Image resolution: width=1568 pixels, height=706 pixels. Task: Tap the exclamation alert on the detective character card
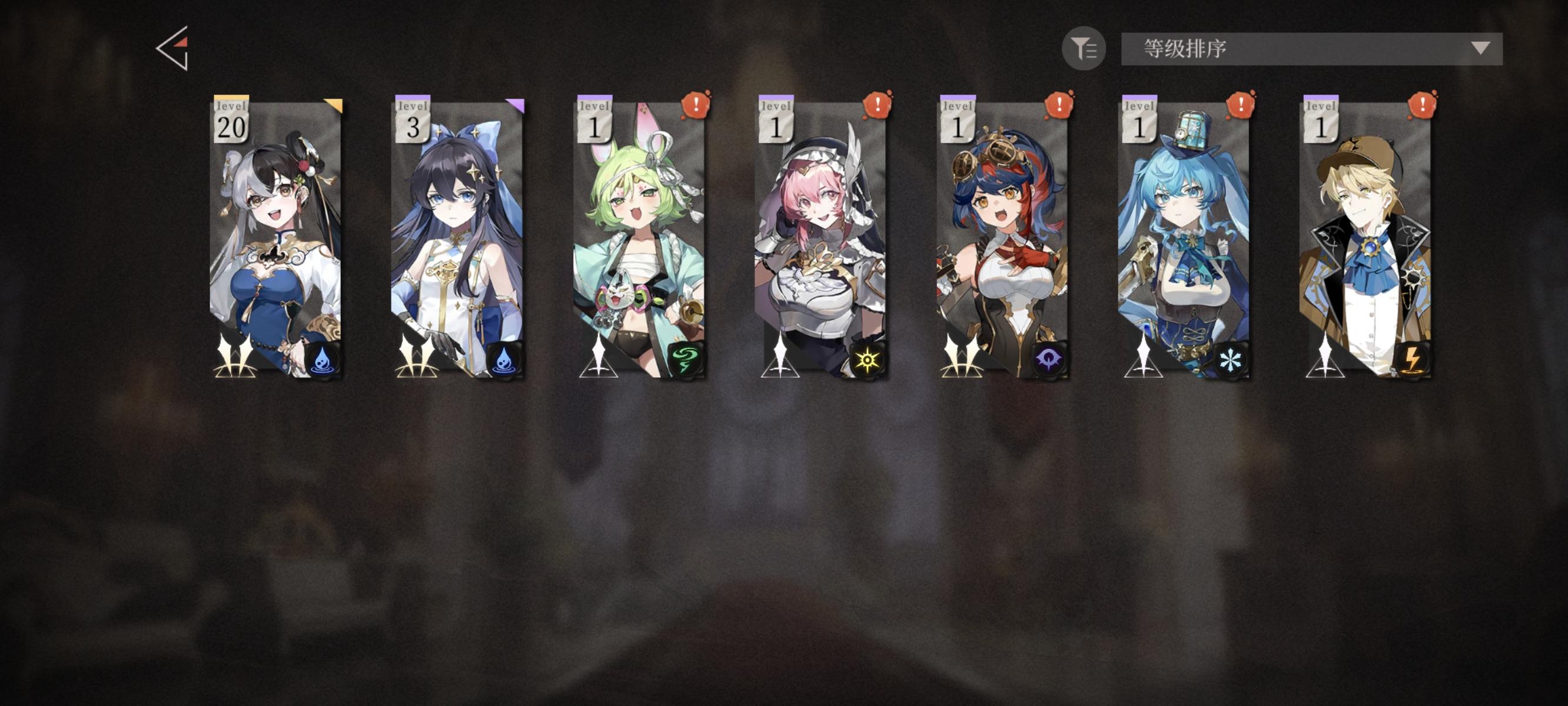[1421, 105]
